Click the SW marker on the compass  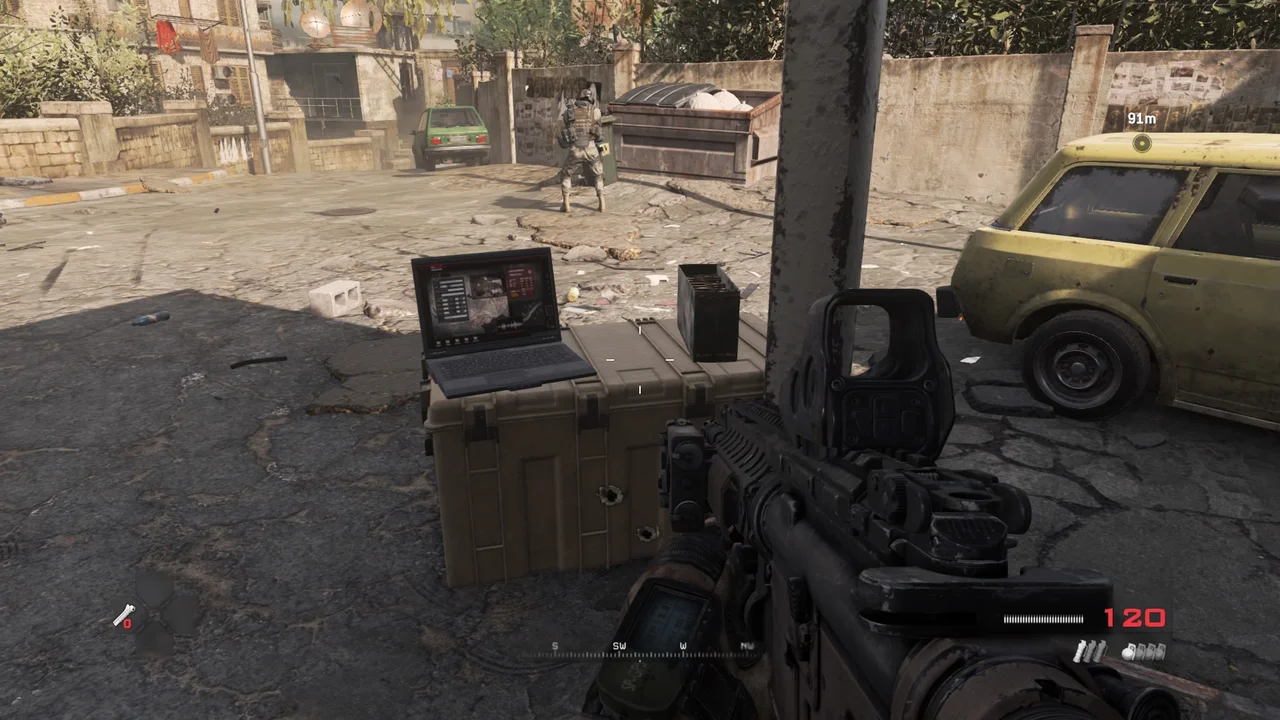pyautogui.click(x=619, y=646)
